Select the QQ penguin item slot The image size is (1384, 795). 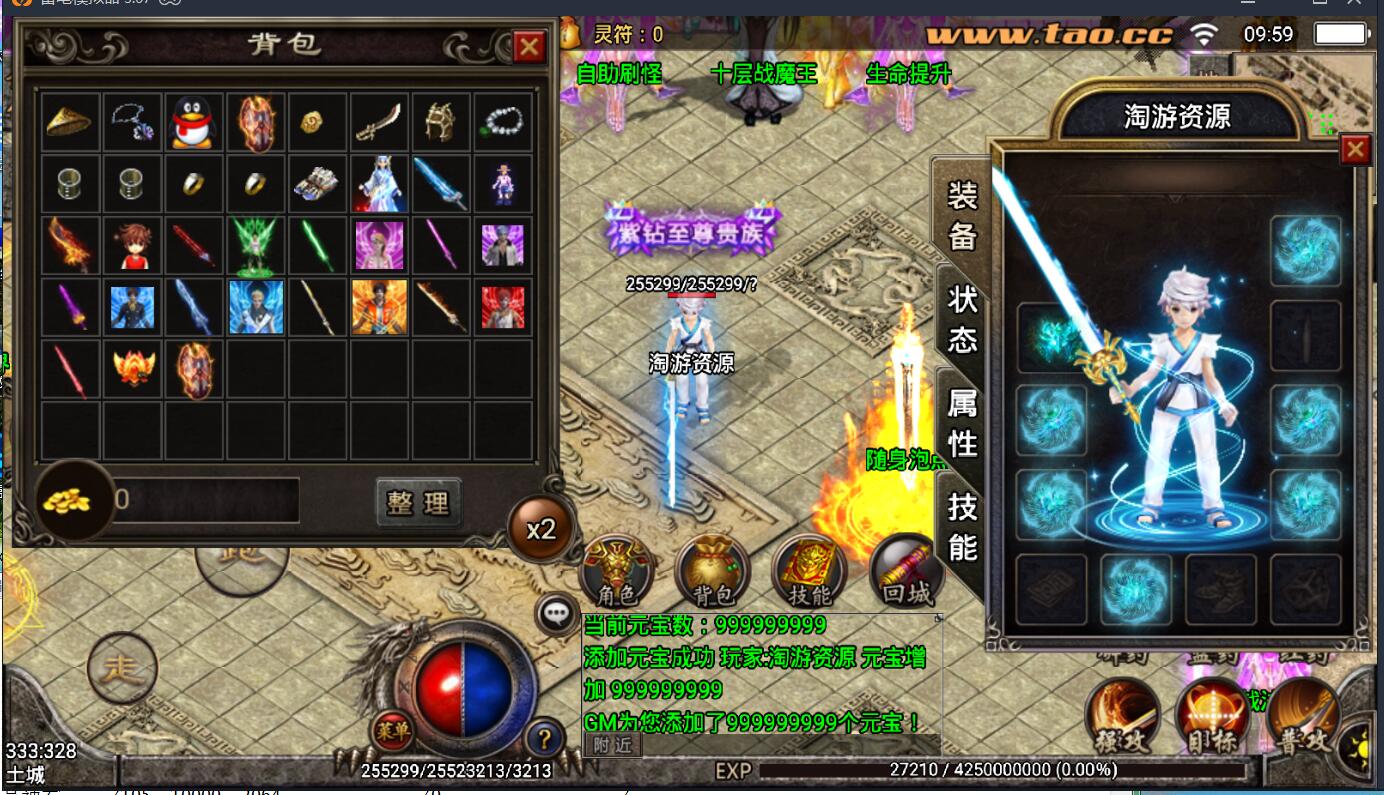[194, 123]
